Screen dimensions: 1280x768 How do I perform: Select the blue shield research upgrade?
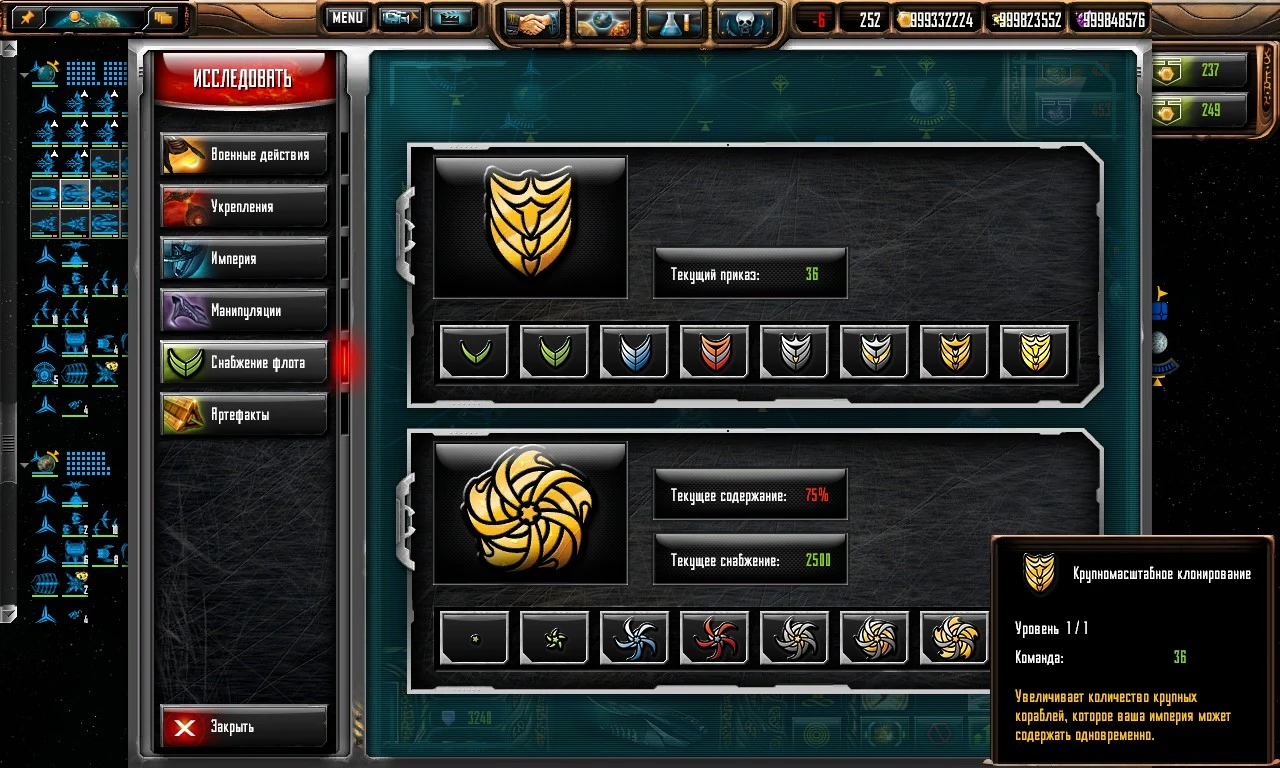pyautogui.click(x=634, y=352)
